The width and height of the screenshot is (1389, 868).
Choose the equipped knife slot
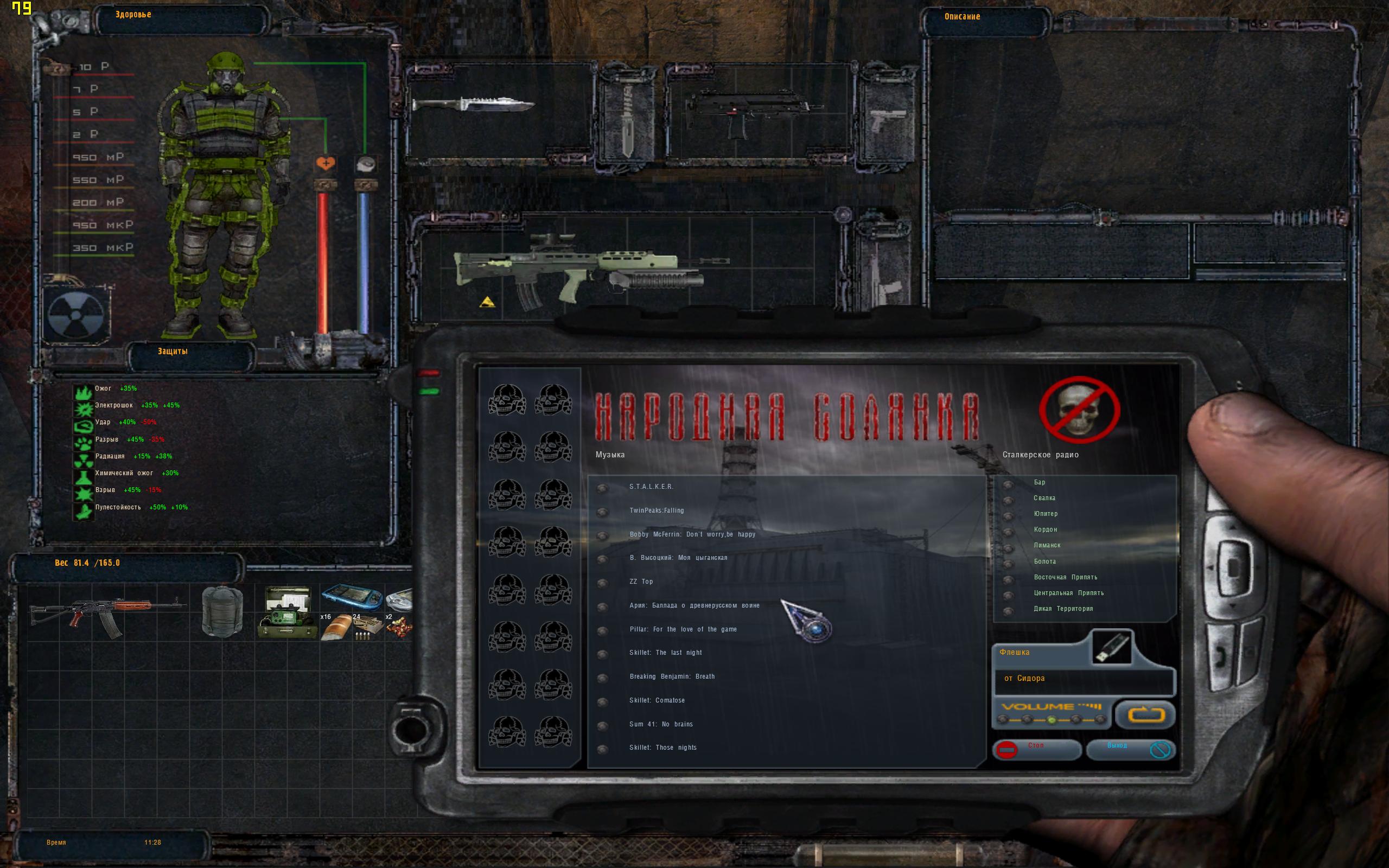coord(473,105)
